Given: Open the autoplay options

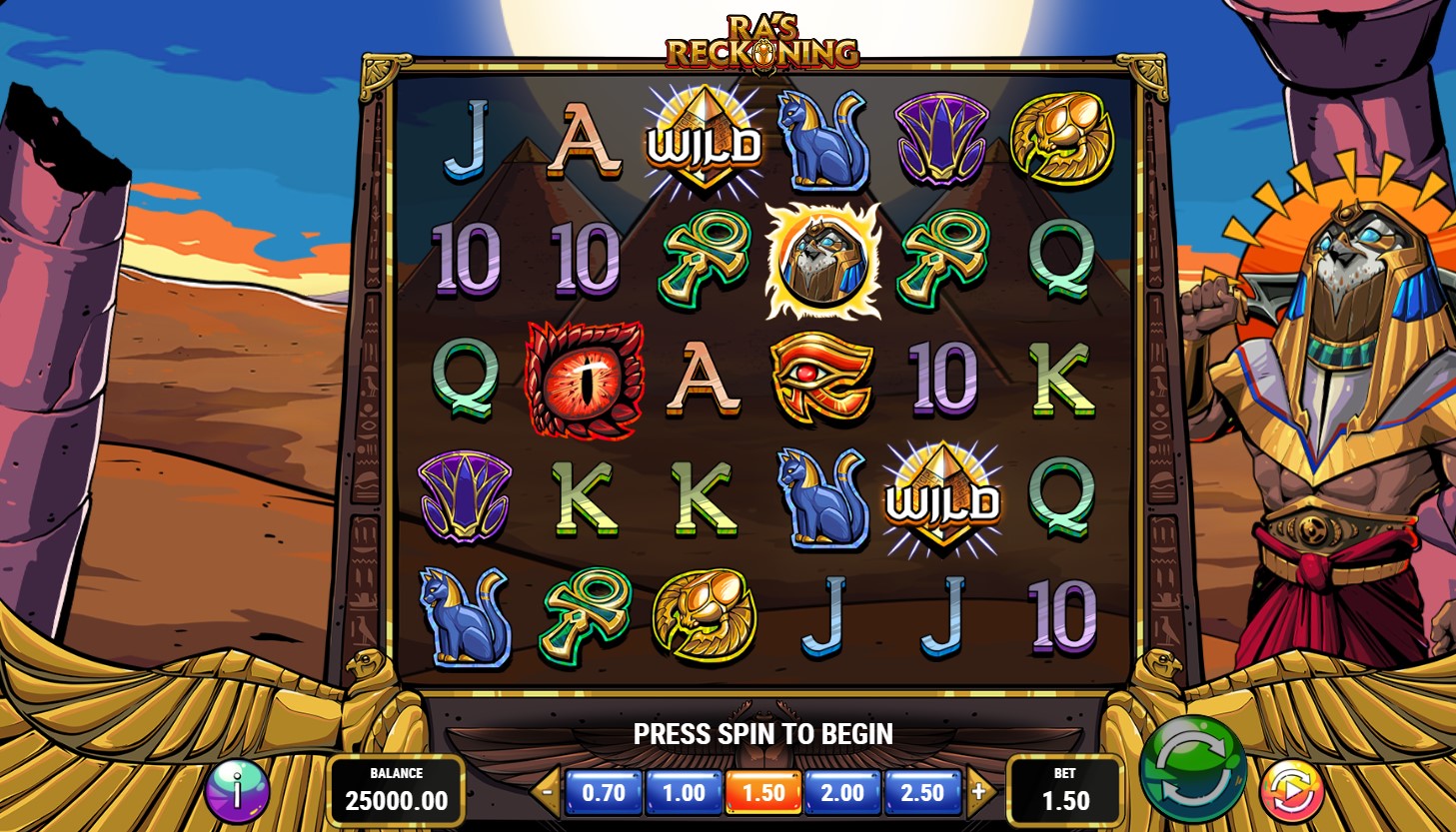Looking at the screenshot, I should 1291,791.
